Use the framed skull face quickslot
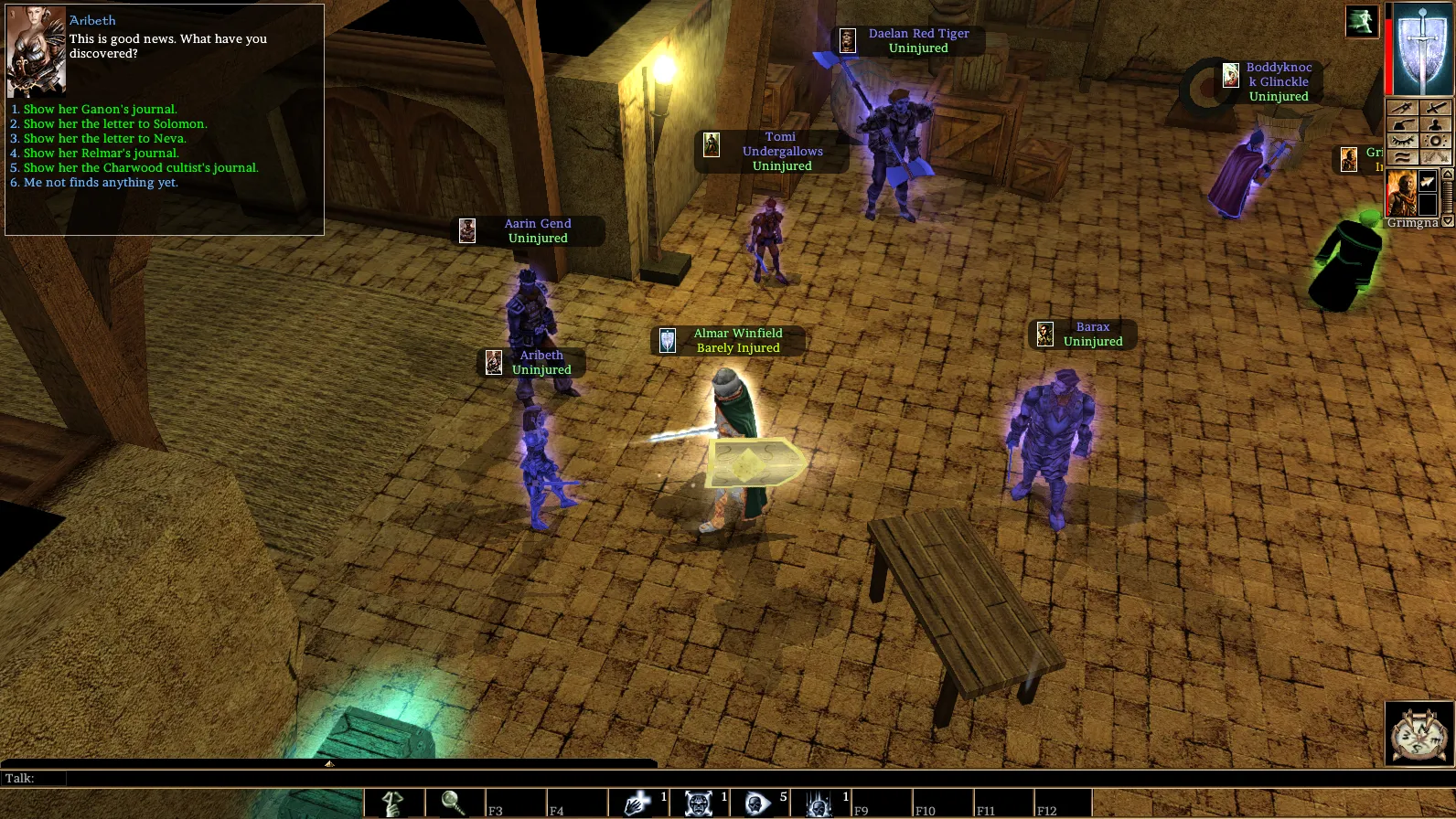This screenshot has height=819, width=1456. tap(699, 803)
